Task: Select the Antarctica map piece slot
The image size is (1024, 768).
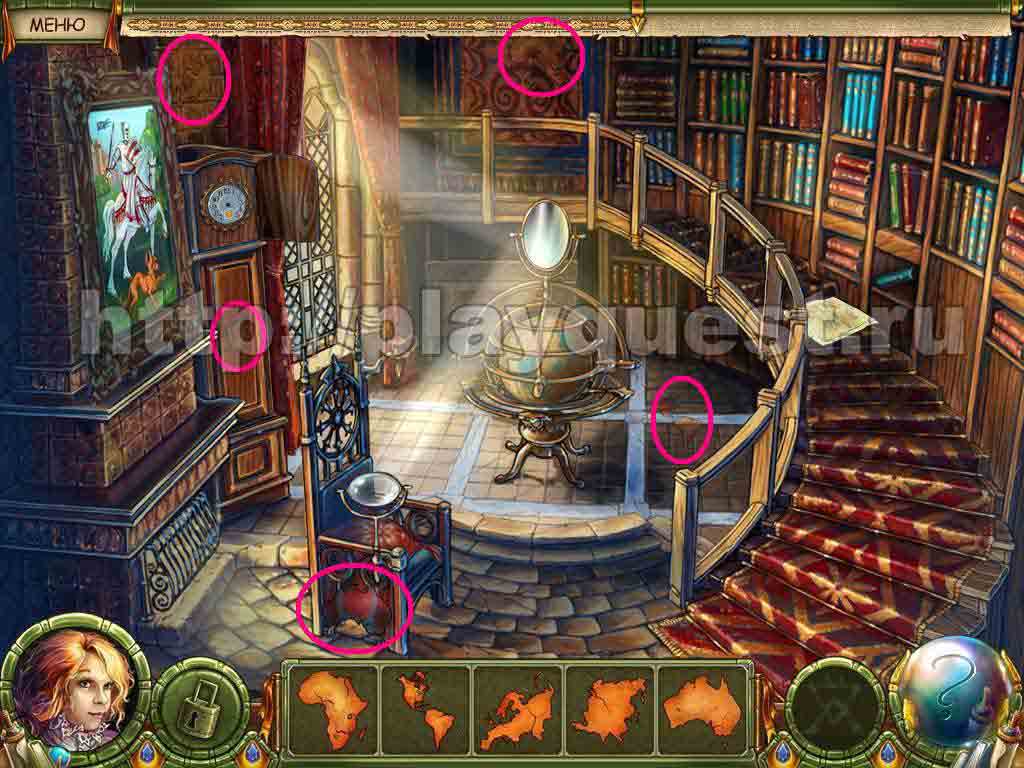Action: coord(609,706)
